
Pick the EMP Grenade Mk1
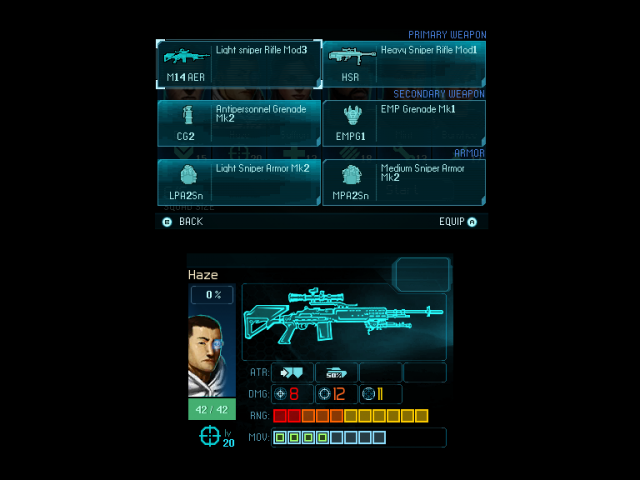pyautogui.click(x=404, y=123)
